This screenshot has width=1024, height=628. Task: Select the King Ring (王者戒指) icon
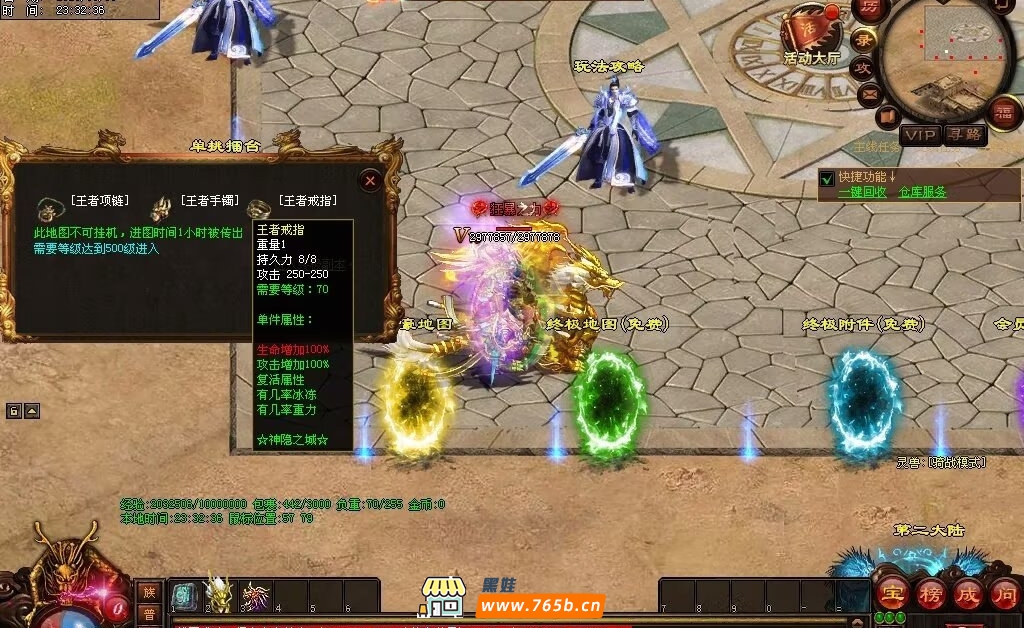pyautogui.click(x=259, y=209)
